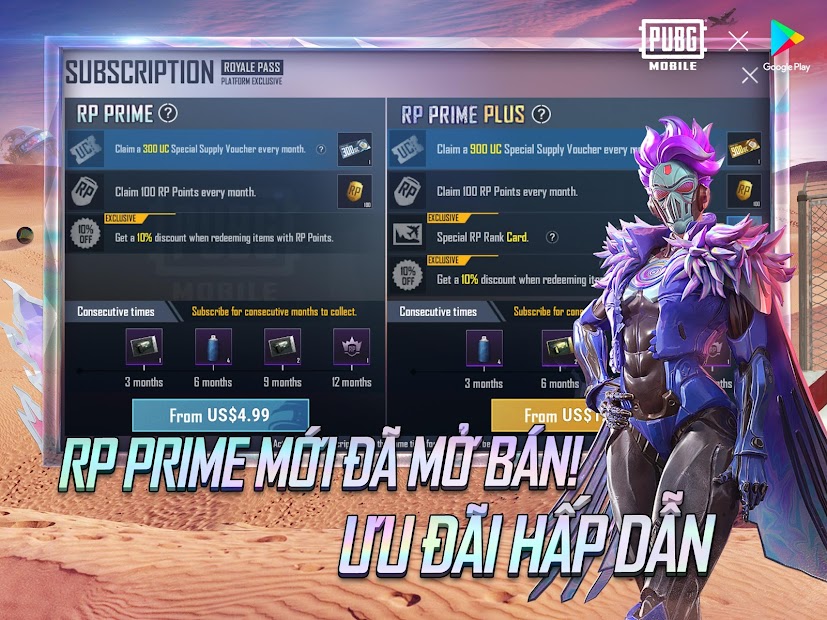Image resolution: width=827 pixels, height=620 pixels.
Task: Click the RP Prime 100 RP Points icon
Action: point(354,191)
